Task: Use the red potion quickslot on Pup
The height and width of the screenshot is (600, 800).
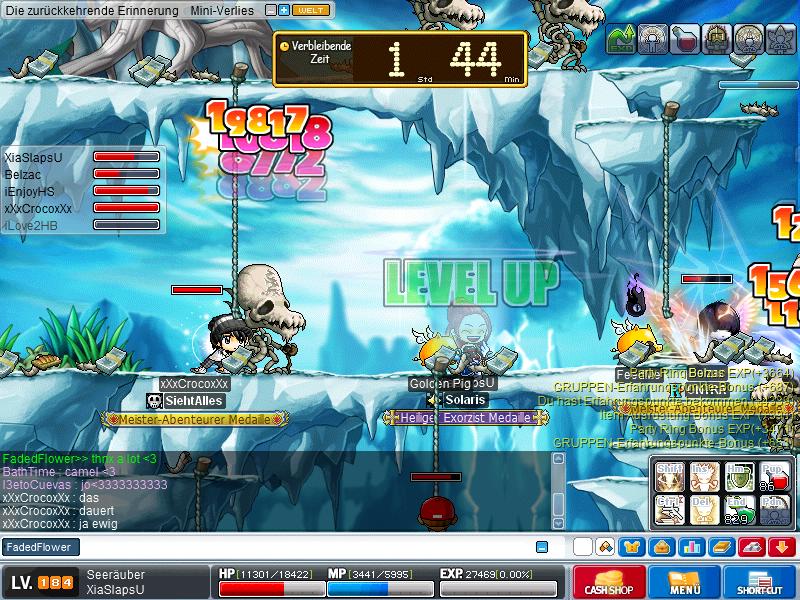Action: click(774, 476)
